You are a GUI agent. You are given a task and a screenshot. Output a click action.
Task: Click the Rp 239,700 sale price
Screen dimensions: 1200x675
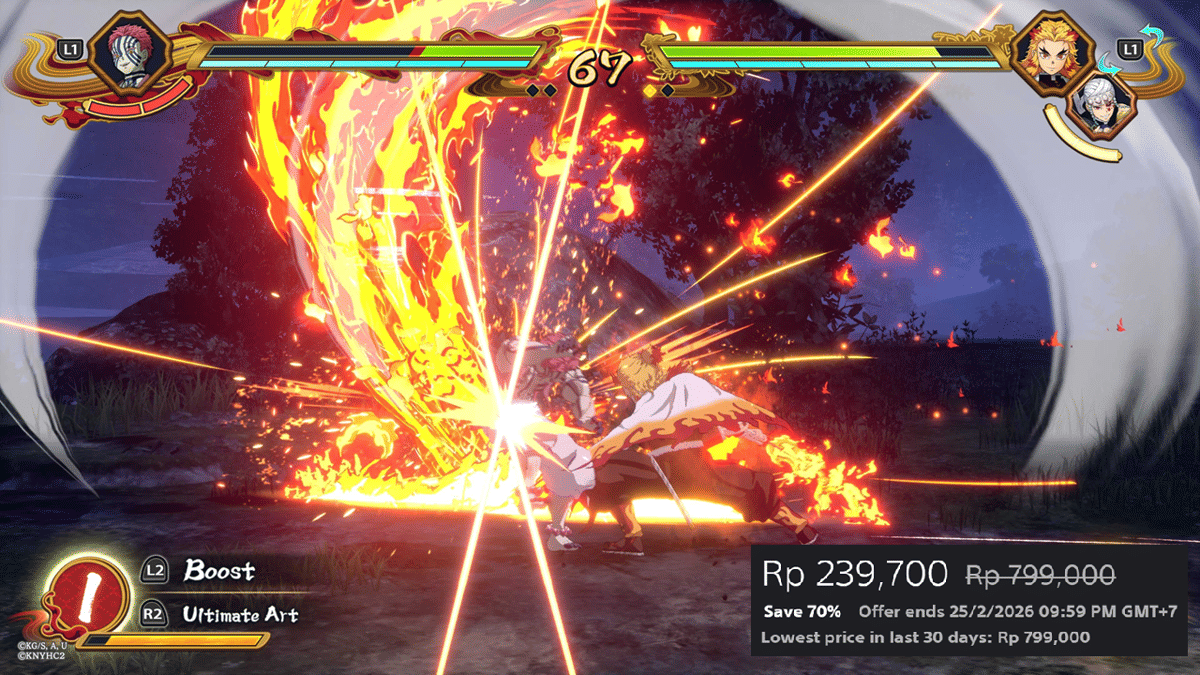[854, 574]
